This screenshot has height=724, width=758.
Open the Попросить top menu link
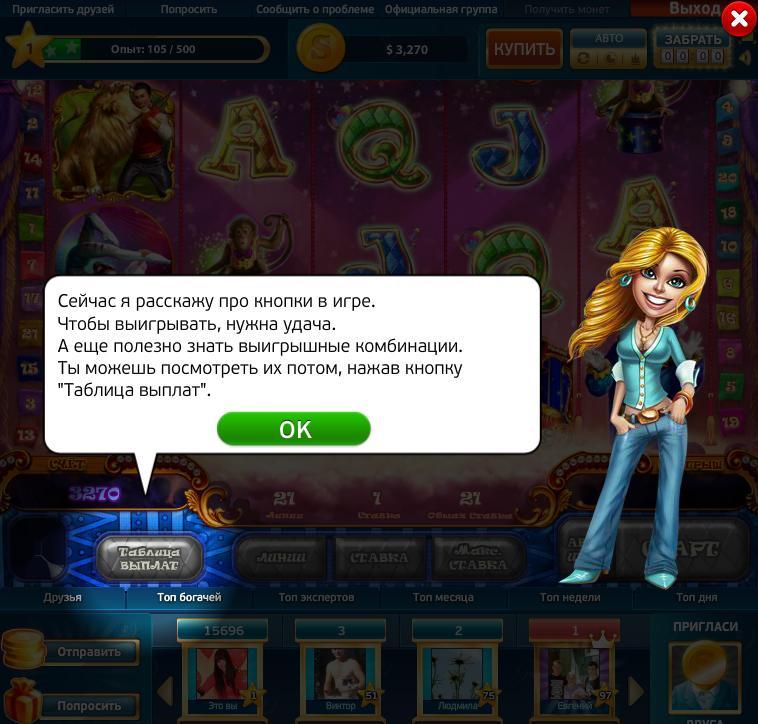pos(187,9)
